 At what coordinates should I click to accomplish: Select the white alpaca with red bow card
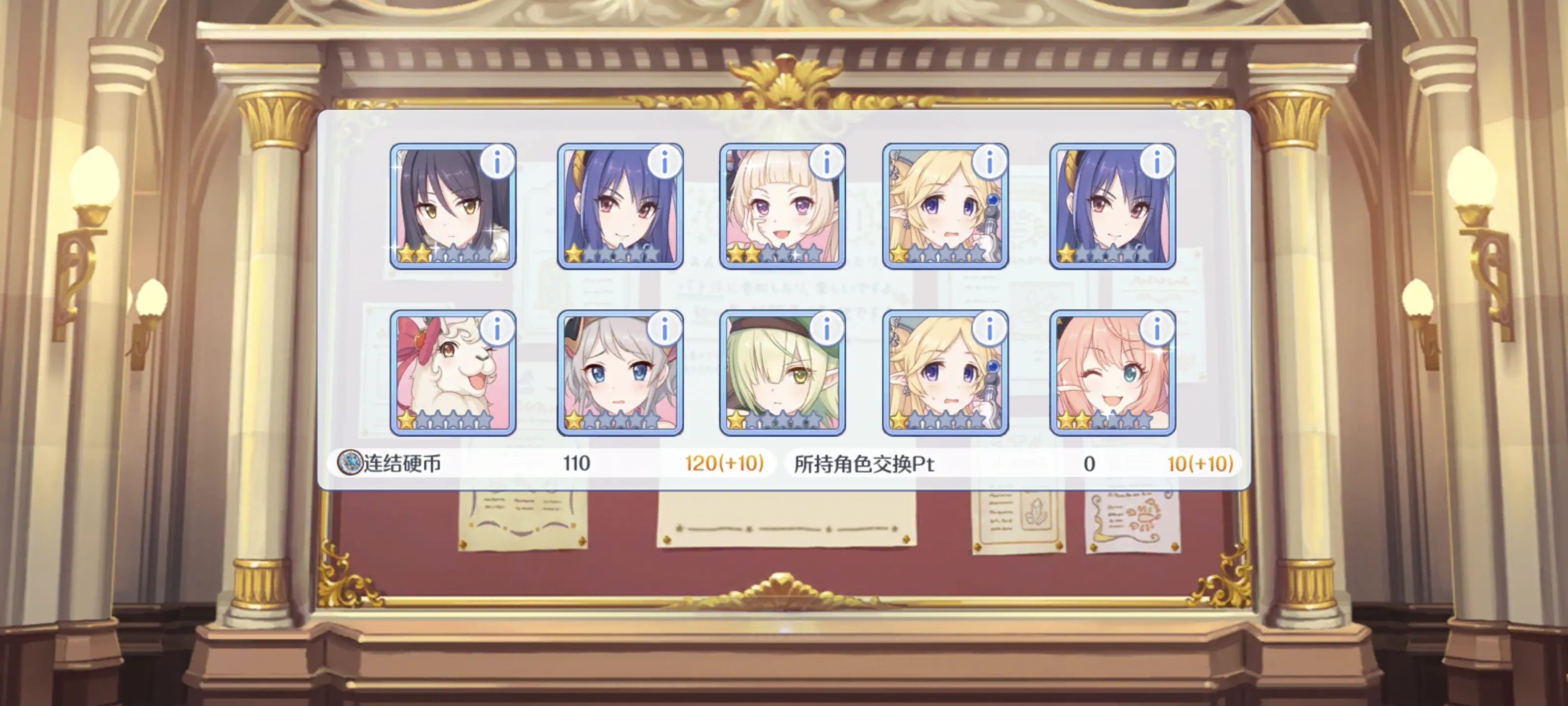click(452, 373)
